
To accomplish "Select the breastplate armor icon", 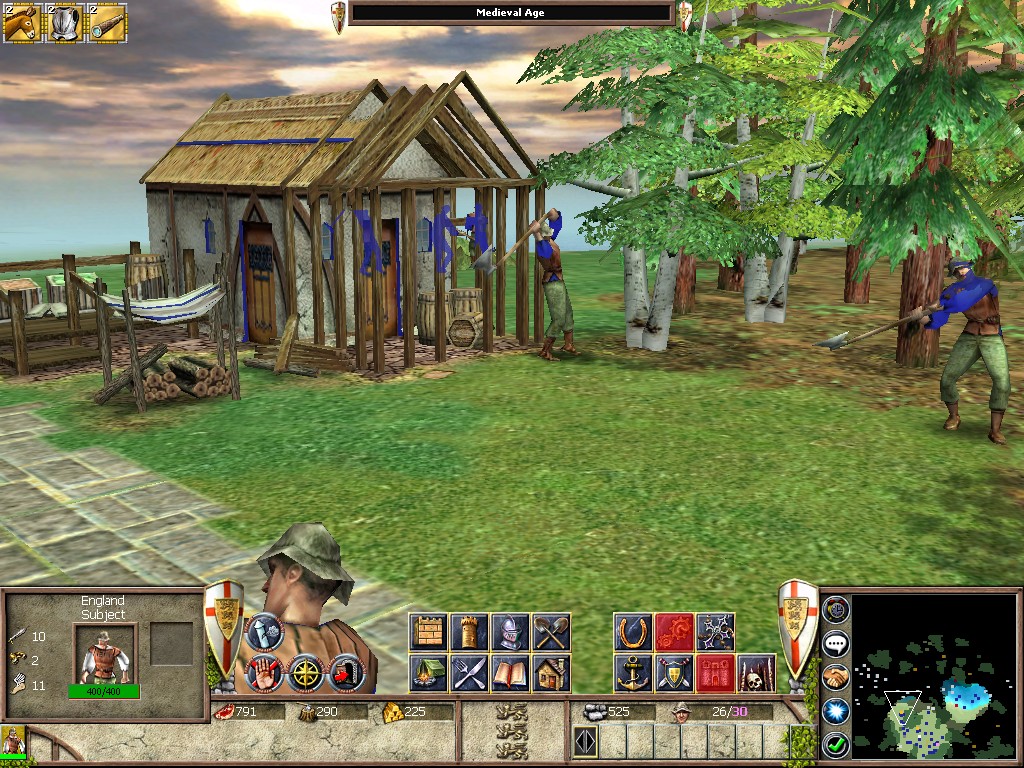I will point(65,23).
